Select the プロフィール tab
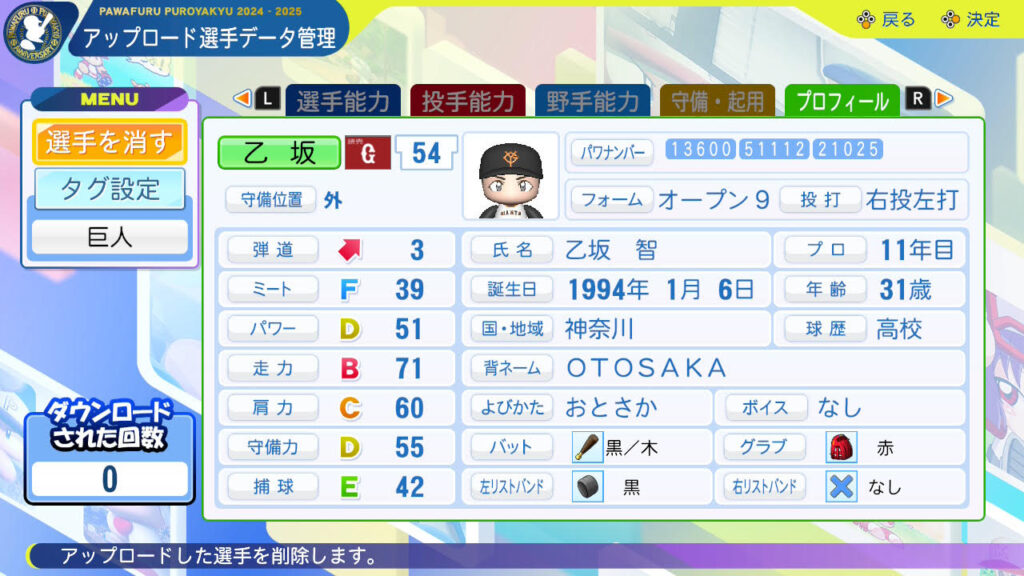This screenshot has width=1024, height=576. point(842,101)
